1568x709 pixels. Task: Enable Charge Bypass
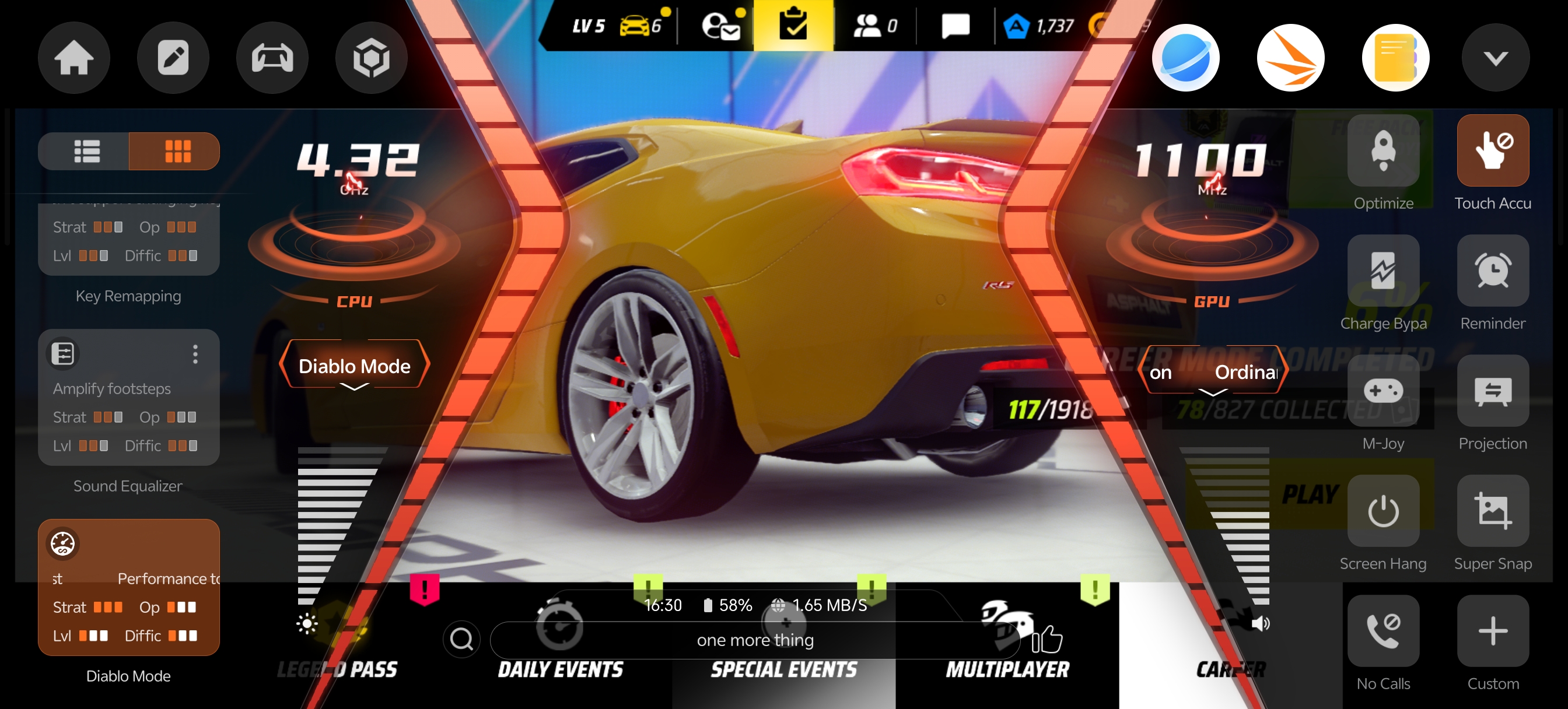pyautogui.click(x=1383, y=271)
